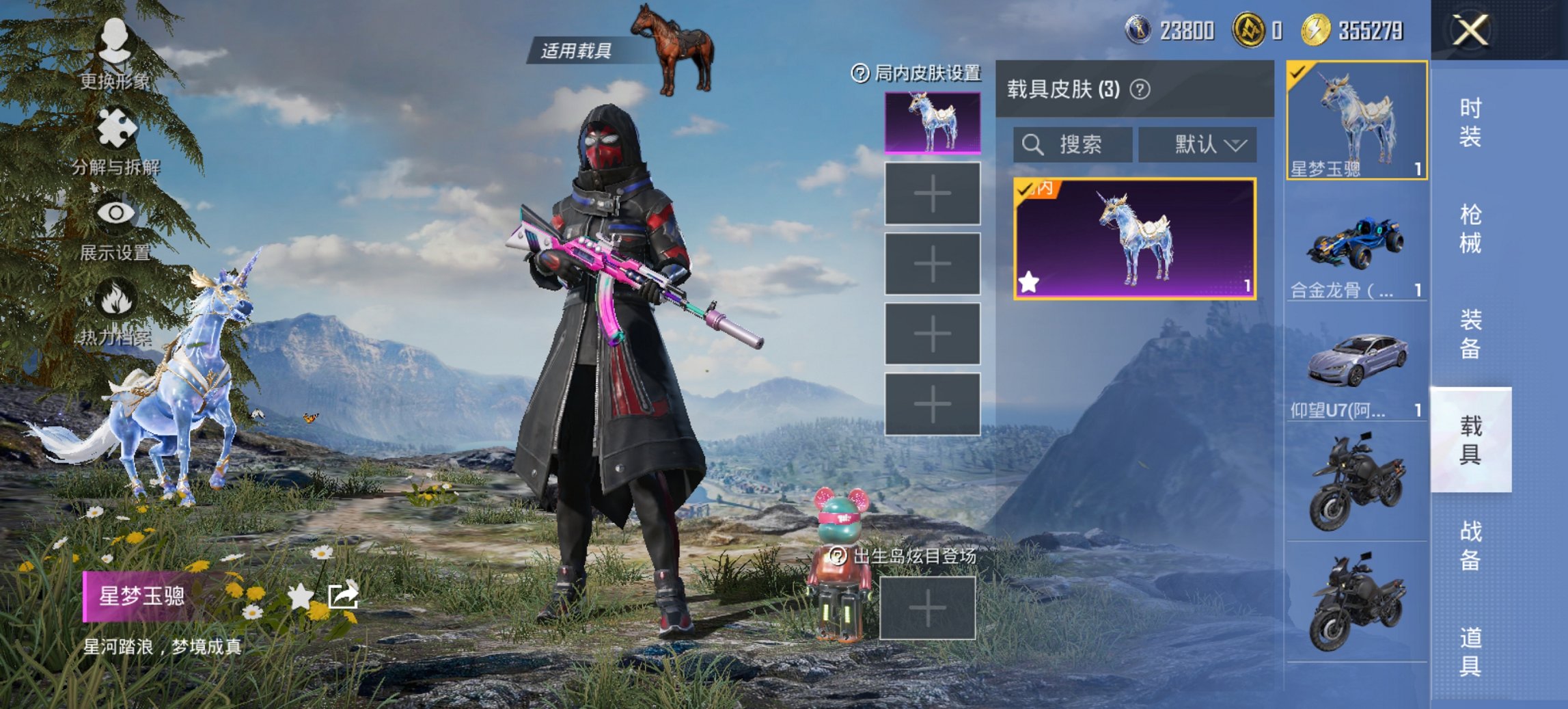This screenshot has height=709, width=1568.
Task: Select the 分解与拆解 dismantle tool
Action: [118, 126]
